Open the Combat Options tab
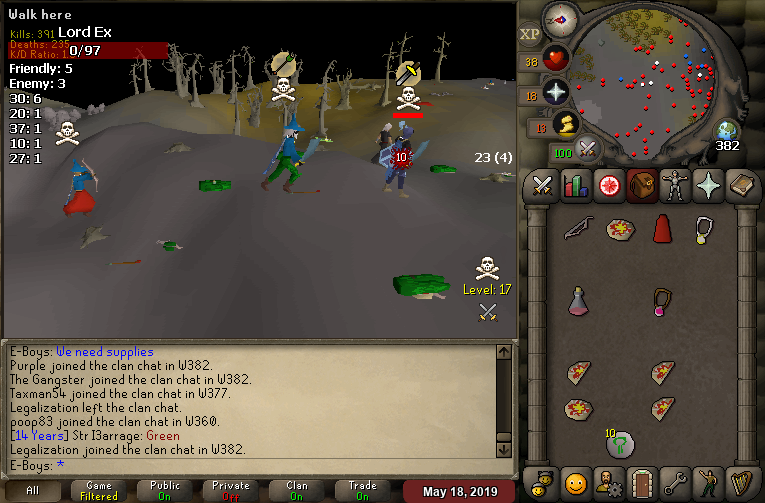This screenshot has width=765, height=503. pos(542,186)
